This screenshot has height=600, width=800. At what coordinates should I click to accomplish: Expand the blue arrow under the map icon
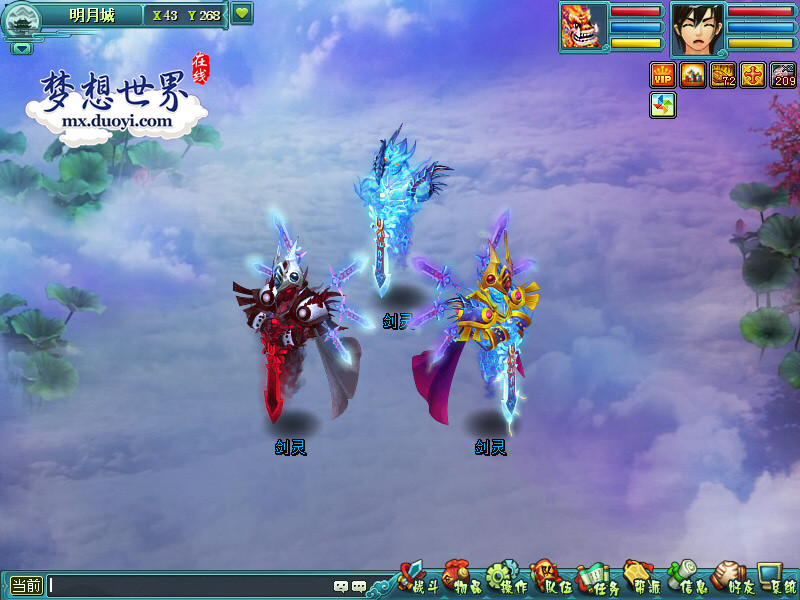[x=22, y=48]
